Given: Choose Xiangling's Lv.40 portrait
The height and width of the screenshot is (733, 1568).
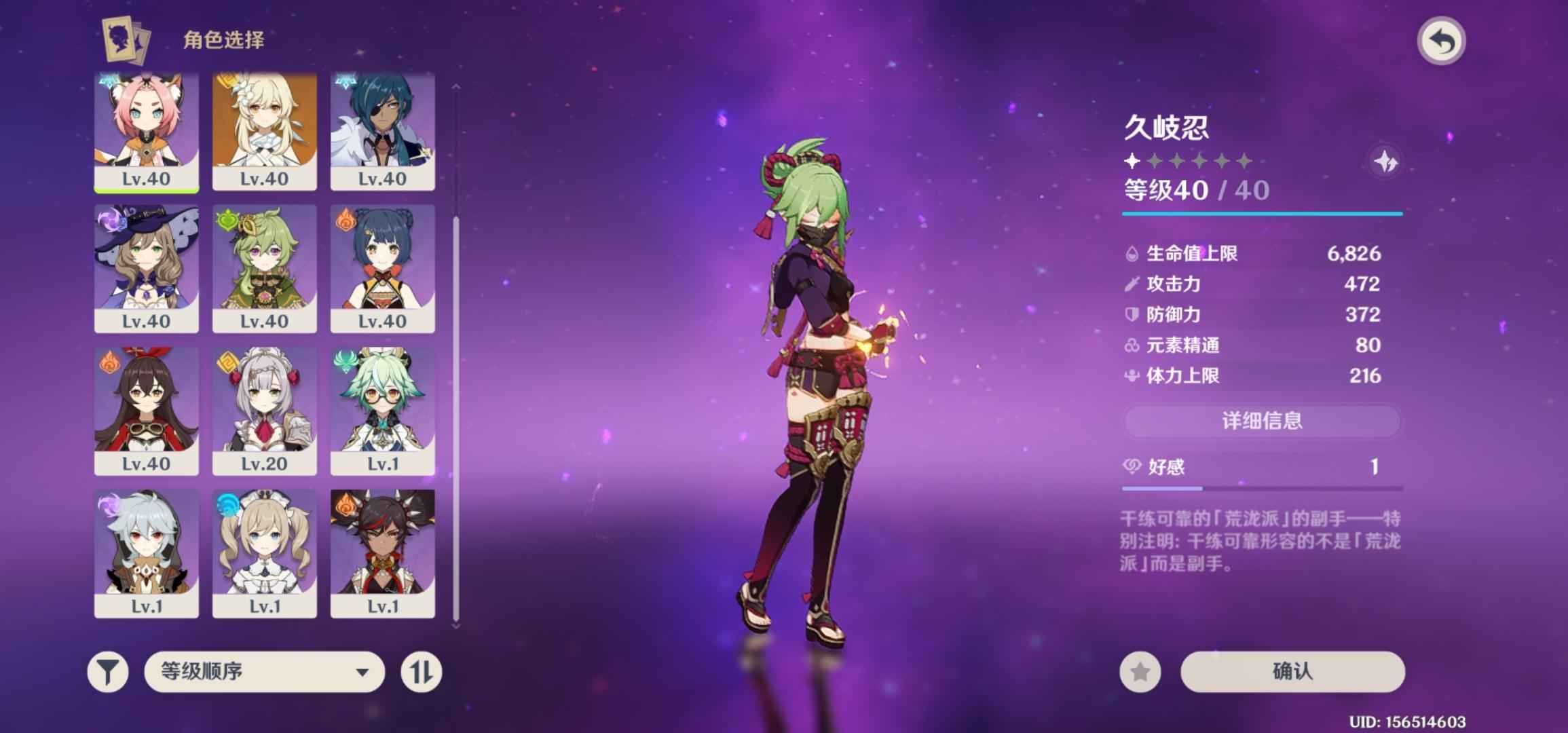Looking at the screenshot, I should point(383,269).
